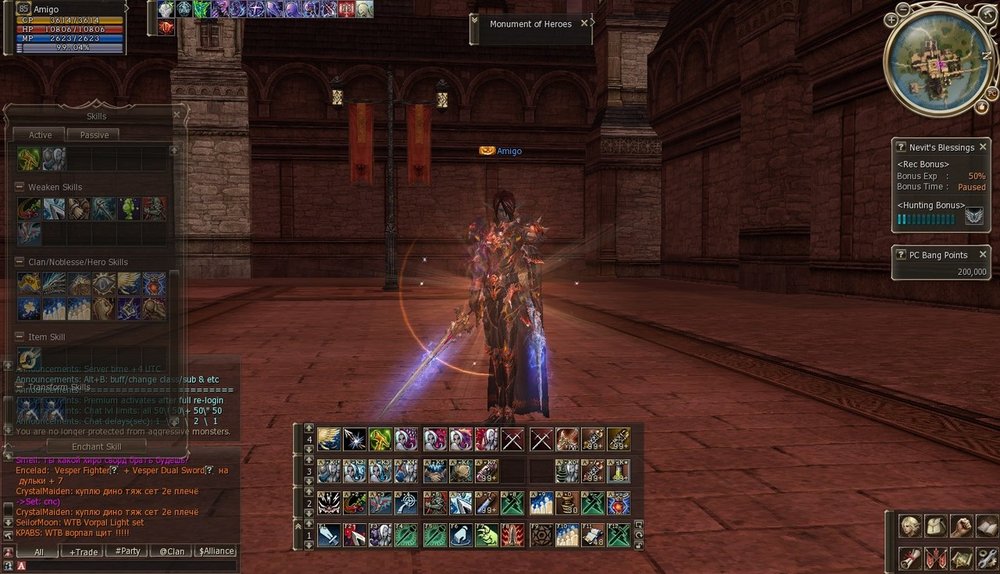Screen dimensions: 1000x574
Task: Use the green potion flask on hotbar row 3
Action: [619, 470]
